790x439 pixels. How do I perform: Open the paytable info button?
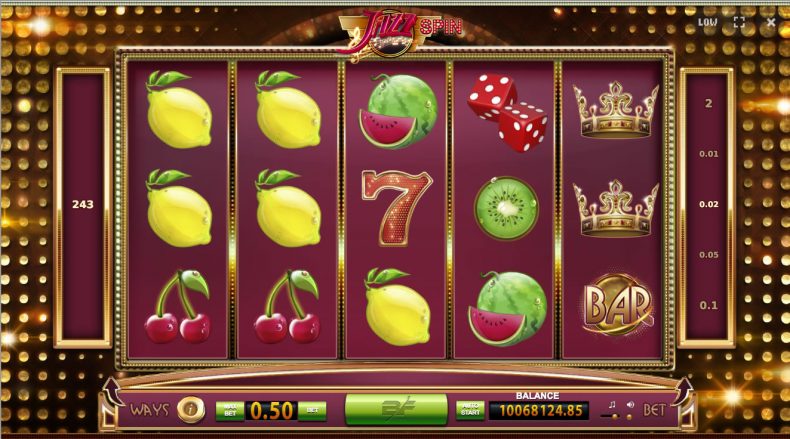coord(187,409)
